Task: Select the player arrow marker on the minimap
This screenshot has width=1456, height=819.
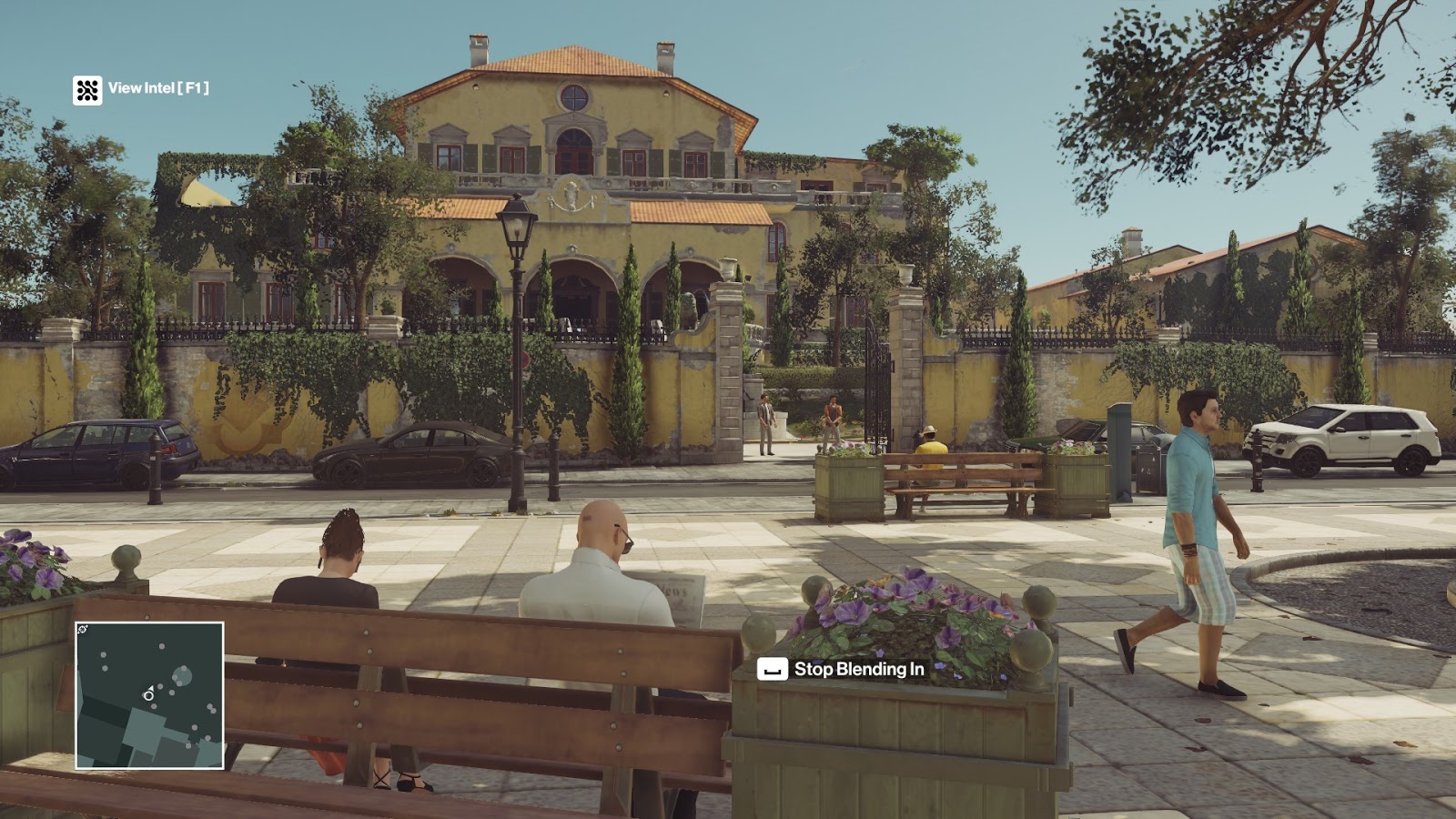Action: point(152,689)
